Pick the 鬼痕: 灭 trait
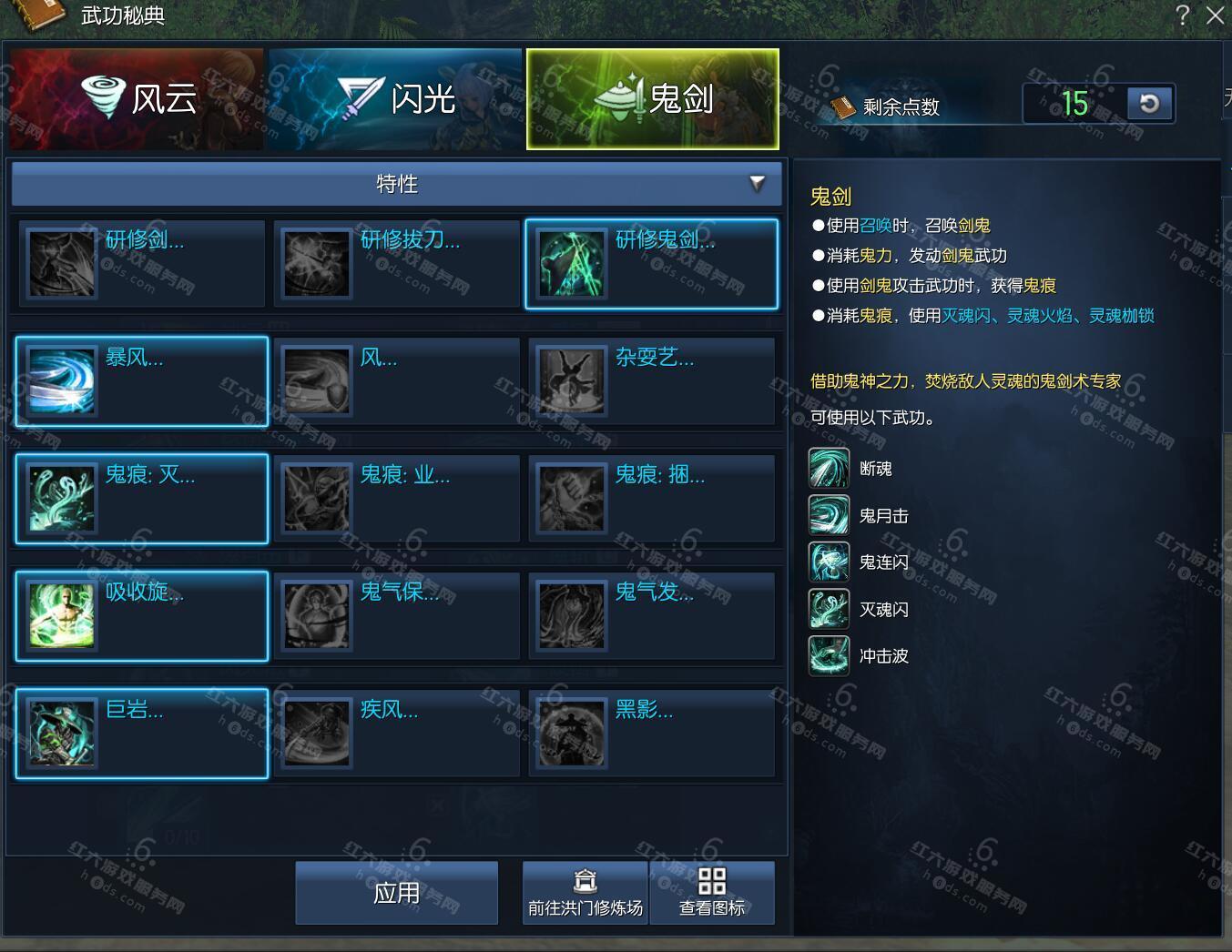 (x=142, y=499)
